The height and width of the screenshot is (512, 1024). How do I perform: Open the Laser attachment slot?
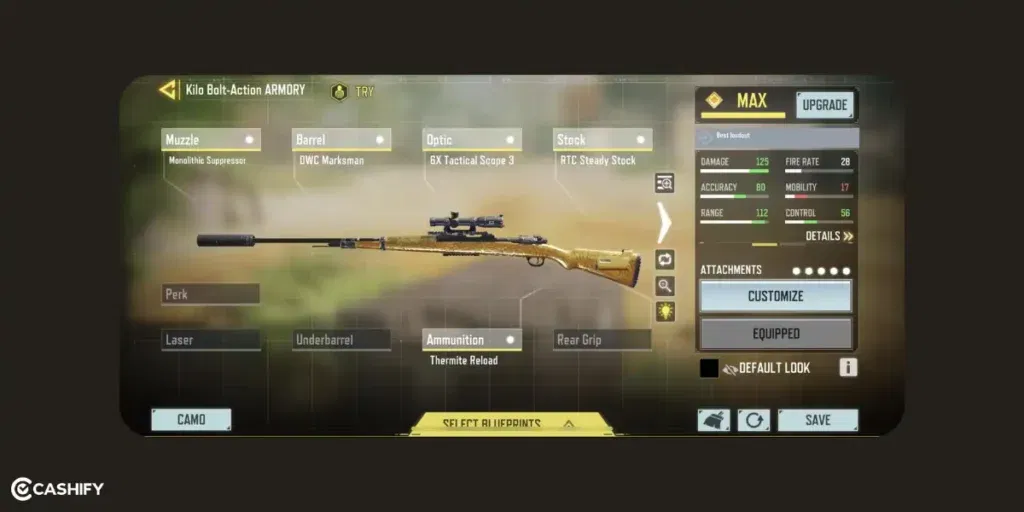point(211,340)
